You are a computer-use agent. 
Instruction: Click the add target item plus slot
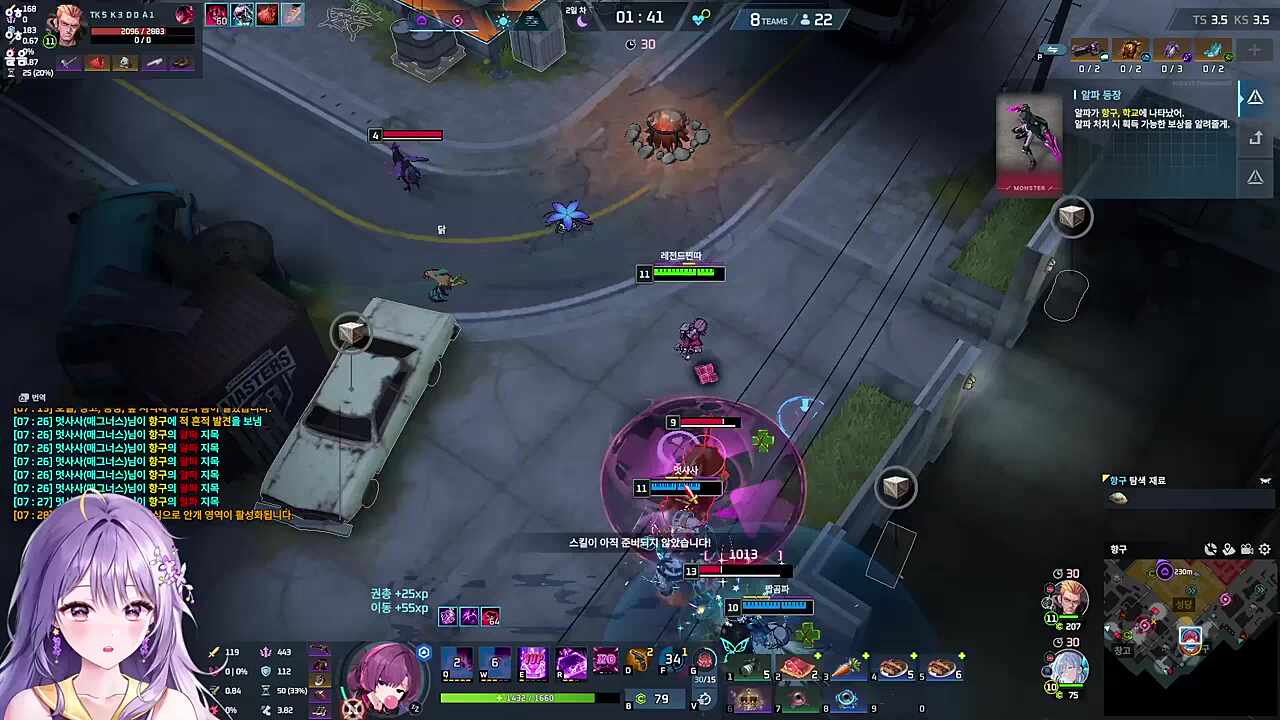click(1254, 50)
